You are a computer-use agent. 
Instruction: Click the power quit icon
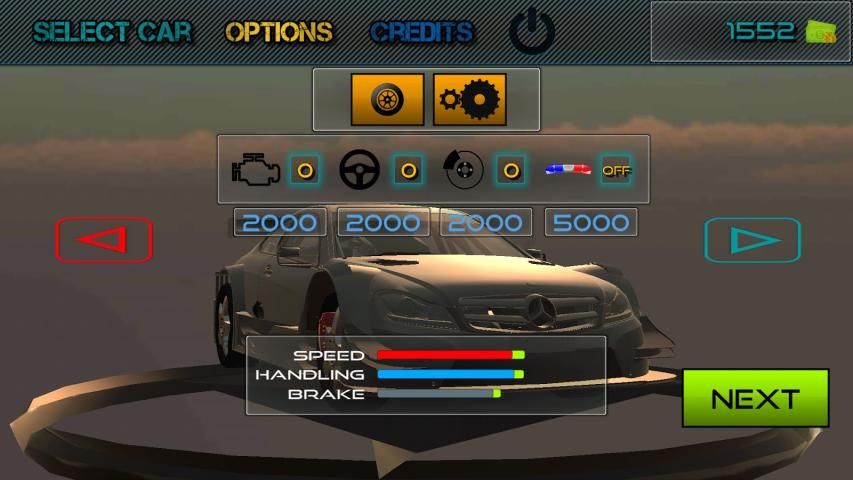[532, 33]
